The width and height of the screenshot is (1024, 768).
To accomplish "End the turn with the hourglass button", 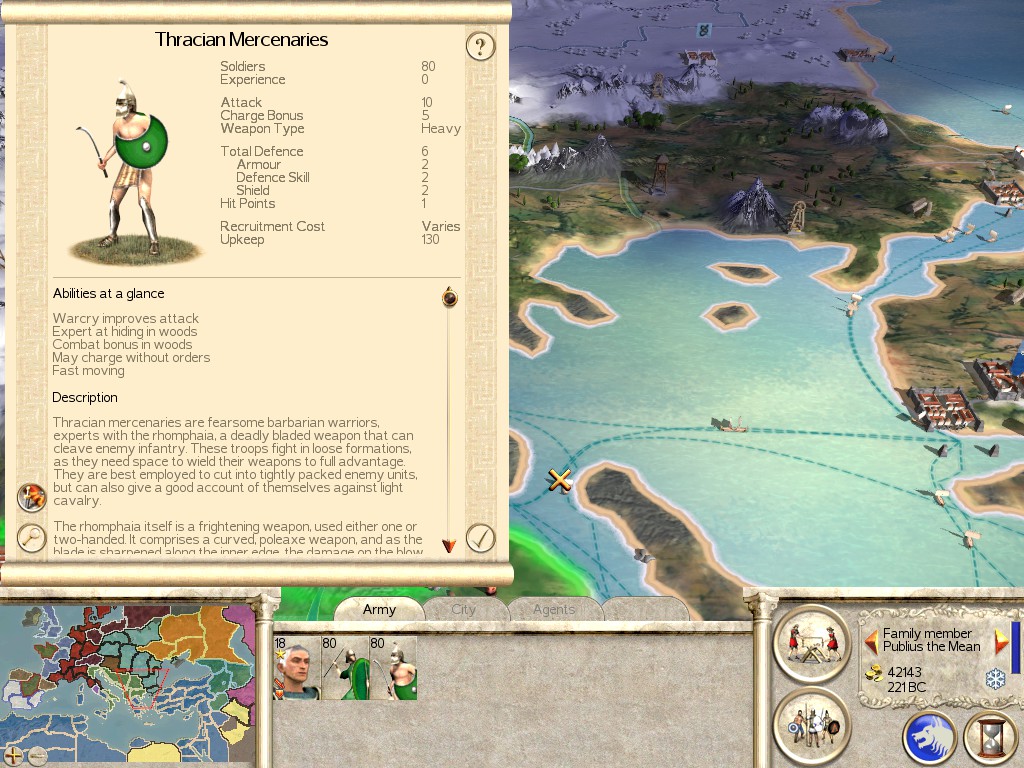I will (x=989, y=738).
